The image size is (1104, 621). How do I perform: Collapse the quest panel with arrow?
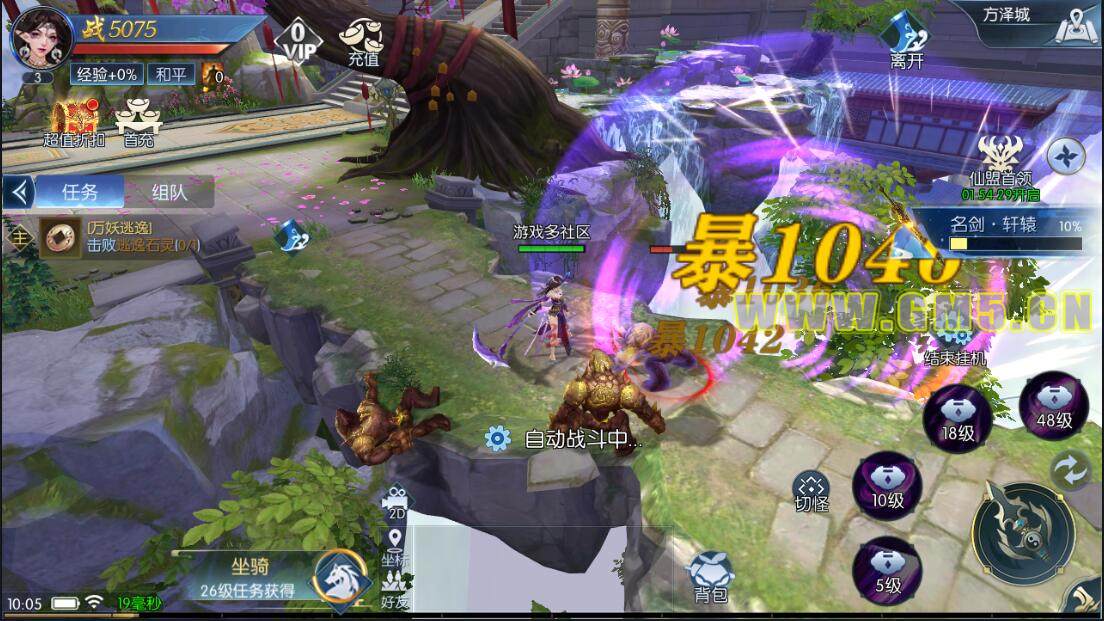click(16, 192)
